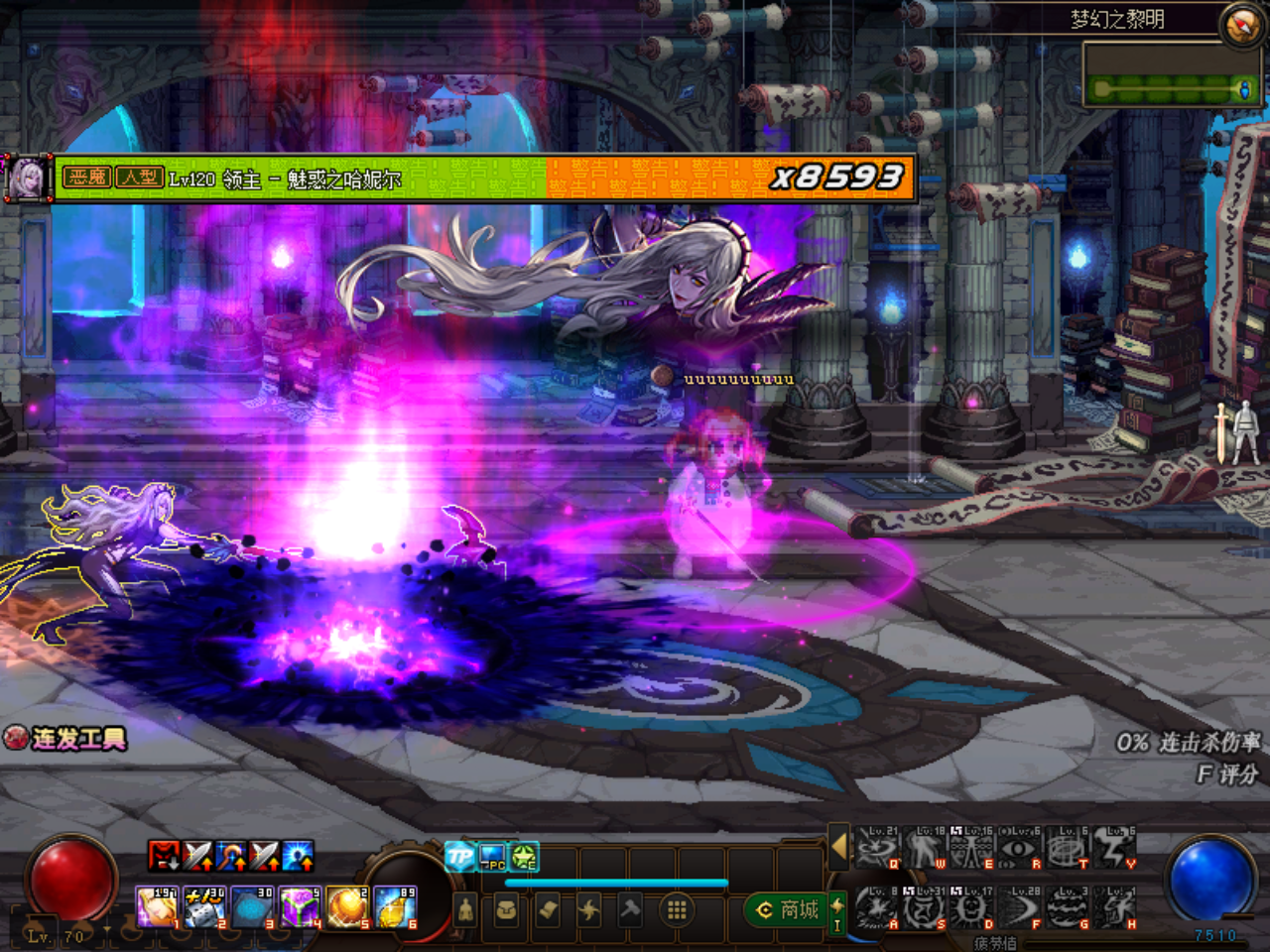Toggle the lightning icon beside the Mall button
The image size is (1270, 952).
[838, 907]
